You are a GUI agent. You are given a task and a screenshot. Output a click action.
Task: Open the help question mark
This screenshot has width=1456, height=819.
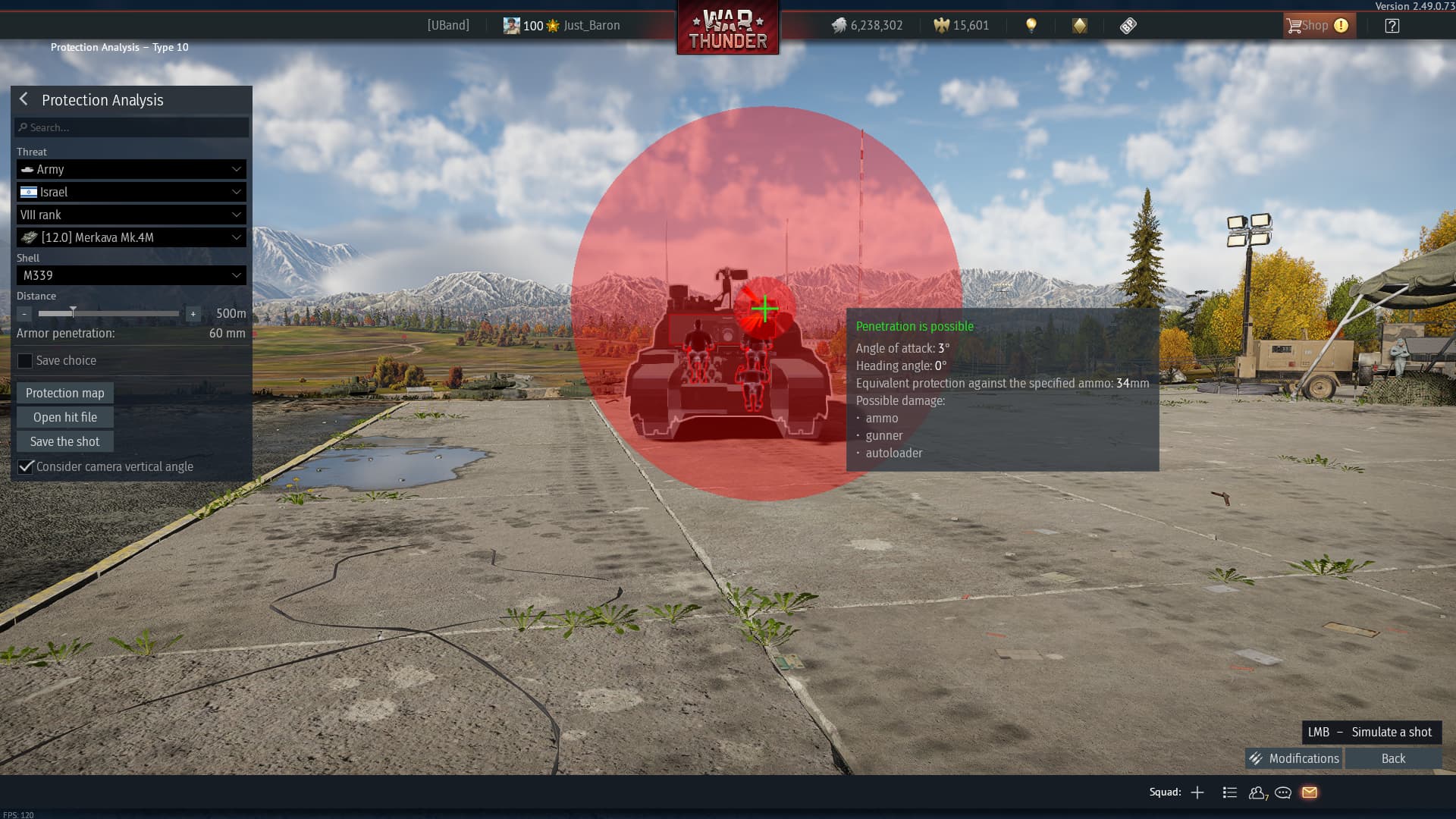coord(1392,26)
